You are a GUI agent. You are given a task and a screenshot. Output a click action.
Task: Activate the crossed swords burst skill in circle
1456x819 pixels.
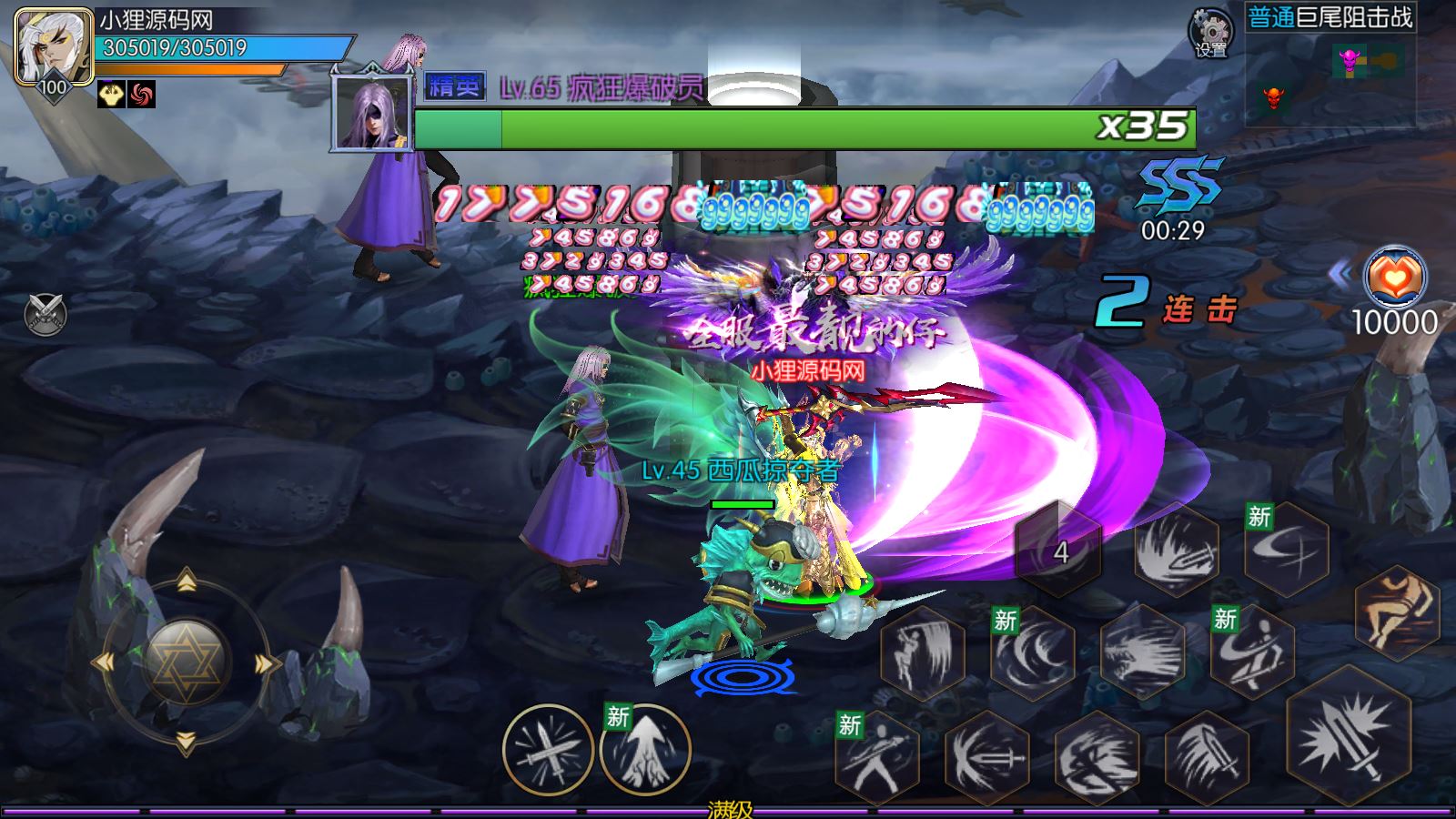[547, 751]
